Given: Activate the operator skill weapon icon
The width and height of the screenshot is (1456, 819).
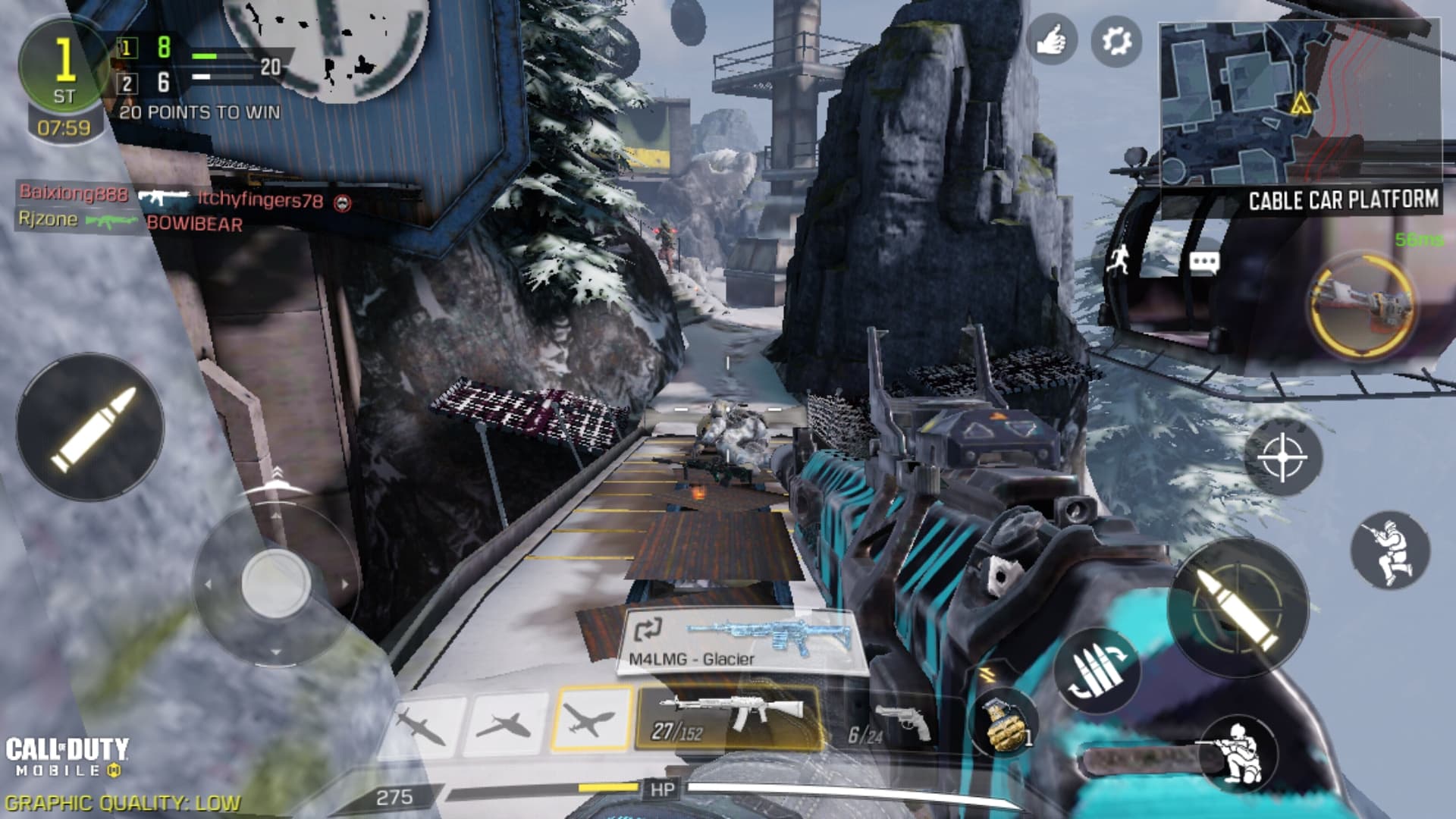Looking at the screenshot, I should tap(1362, 305).
